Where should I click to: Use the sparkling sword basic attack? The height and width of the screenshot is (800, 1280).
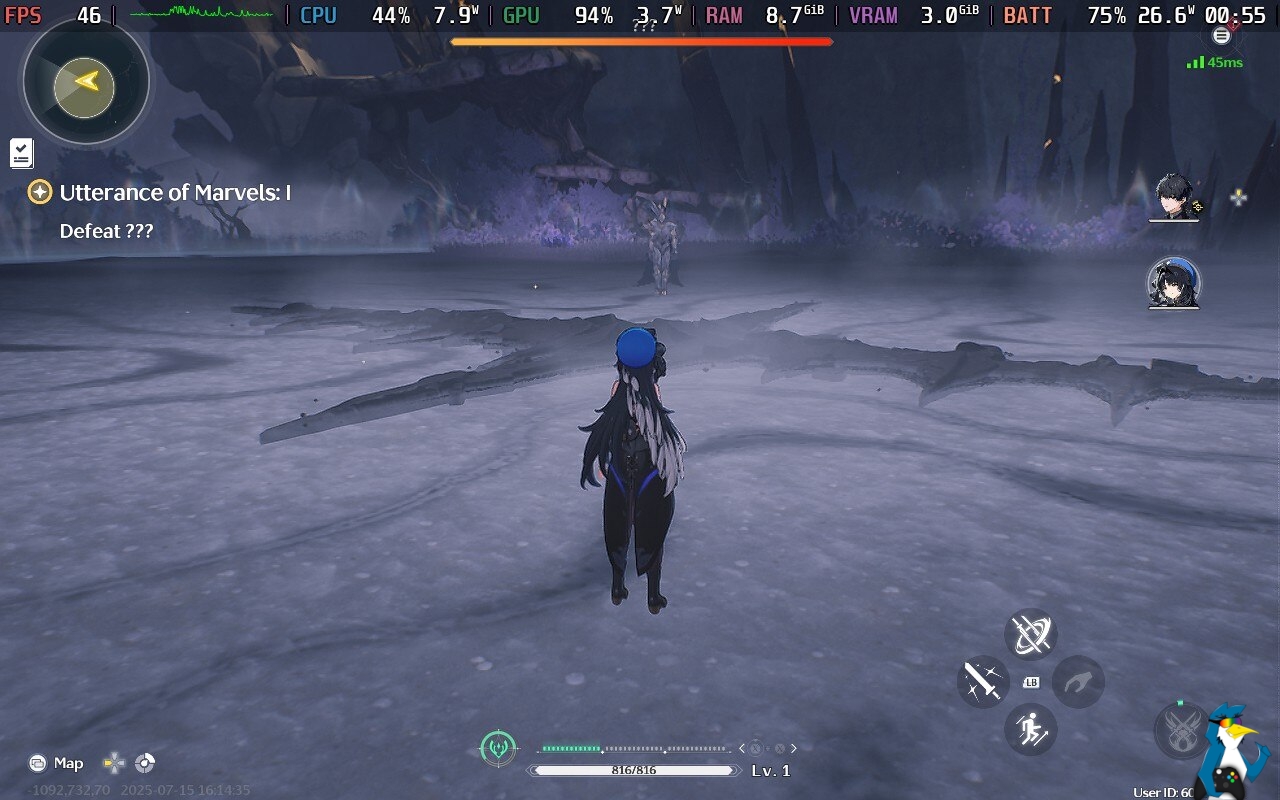pos(982,682)
